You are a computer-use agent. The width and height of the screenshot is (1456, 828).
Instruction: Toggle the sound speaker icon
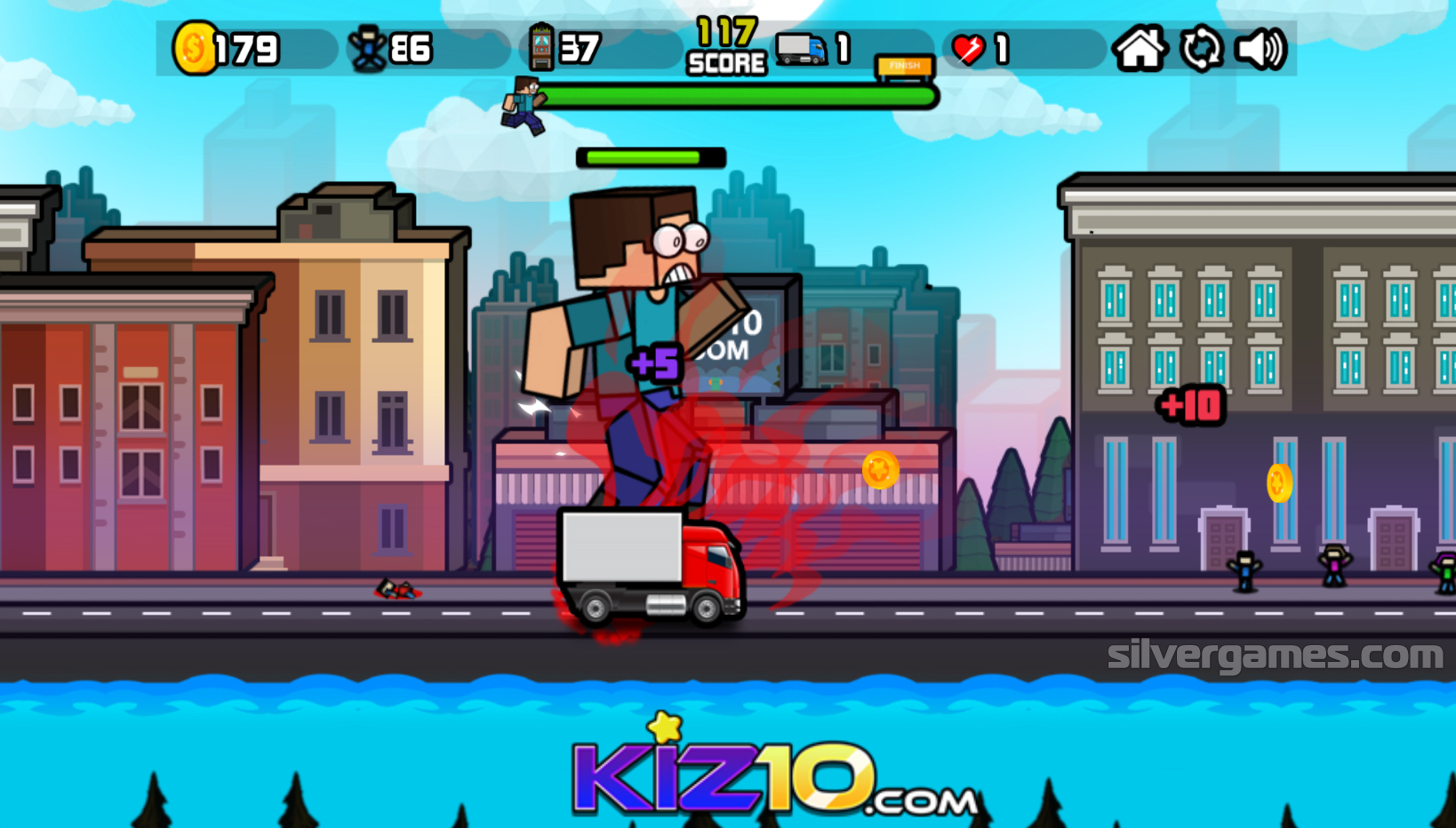[1260, 49]
